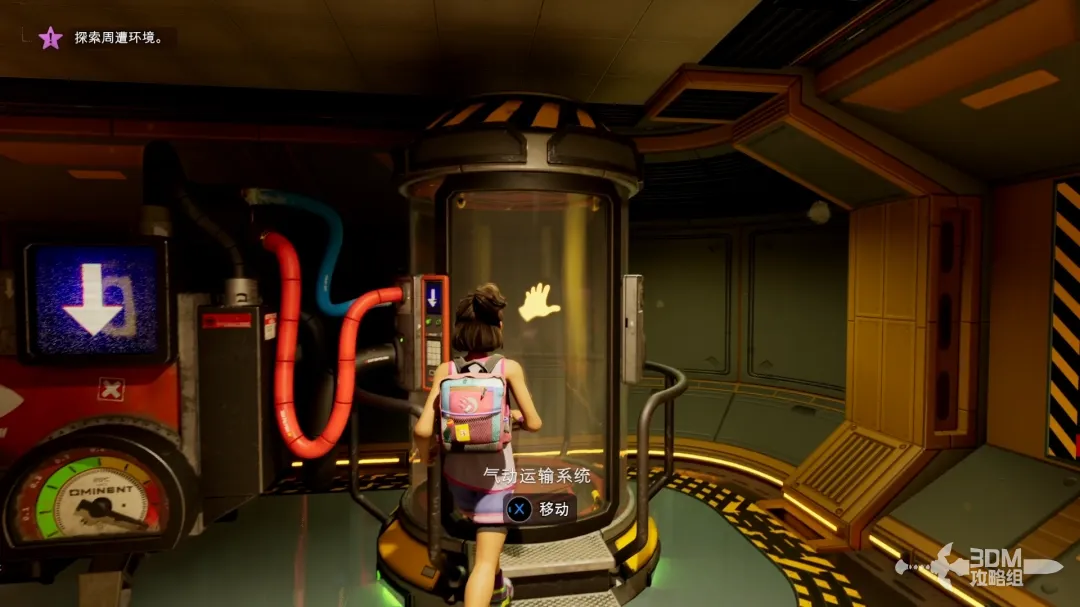Click the glowing hand interaction marker

click(539, 302)
